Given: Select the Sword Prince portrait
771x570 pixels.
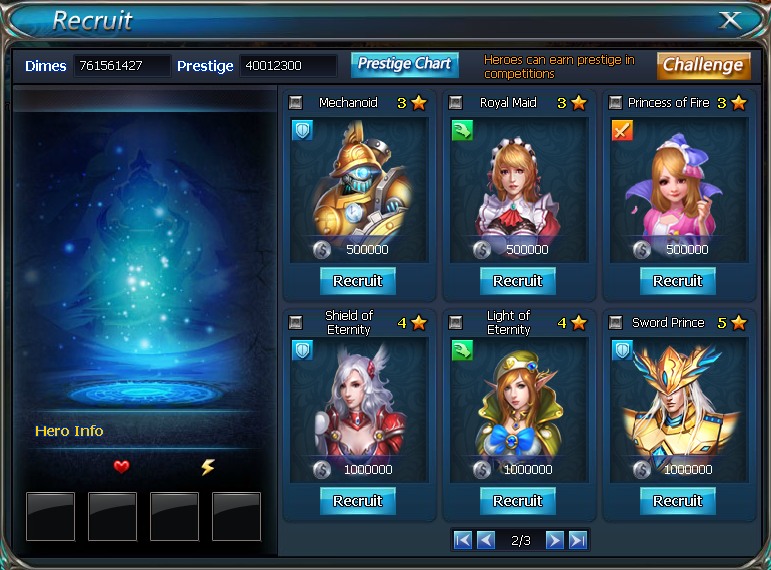Looking at the screenshot, I should click(677, 400).
